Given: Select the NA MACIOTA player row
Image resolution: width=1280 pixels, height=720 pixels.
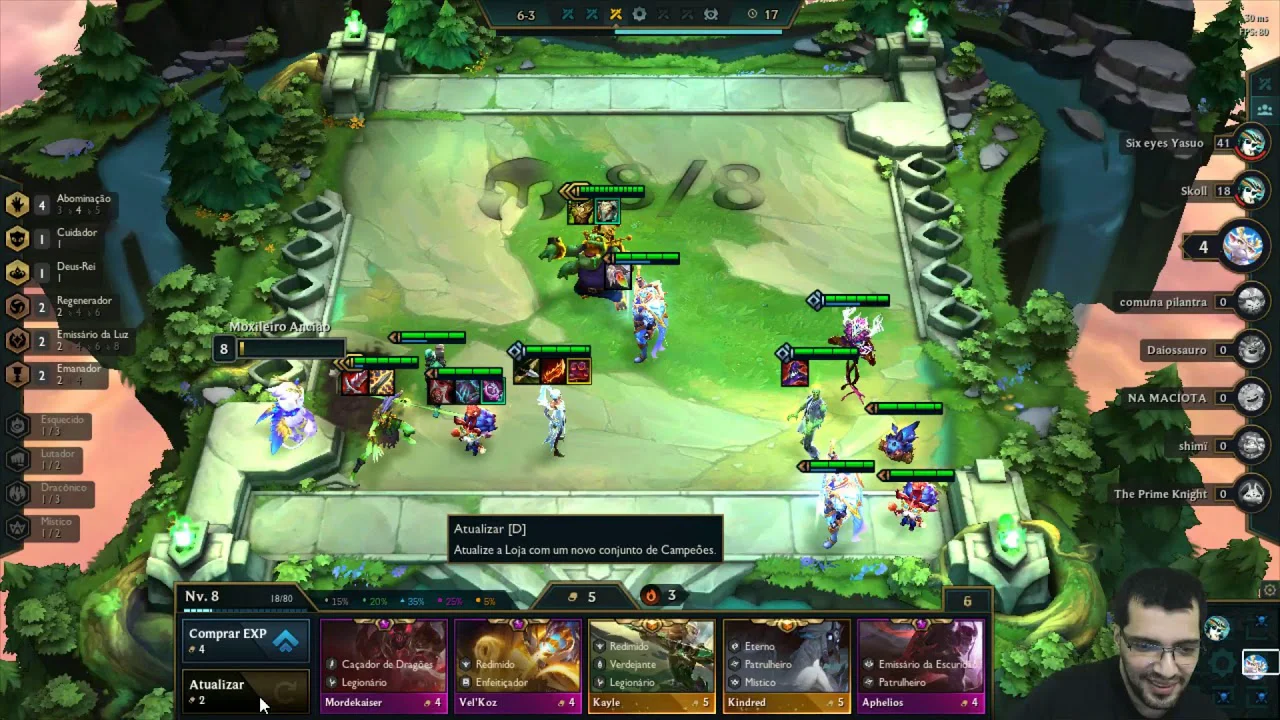Looking at the screenshot, I should point(1251,397).
